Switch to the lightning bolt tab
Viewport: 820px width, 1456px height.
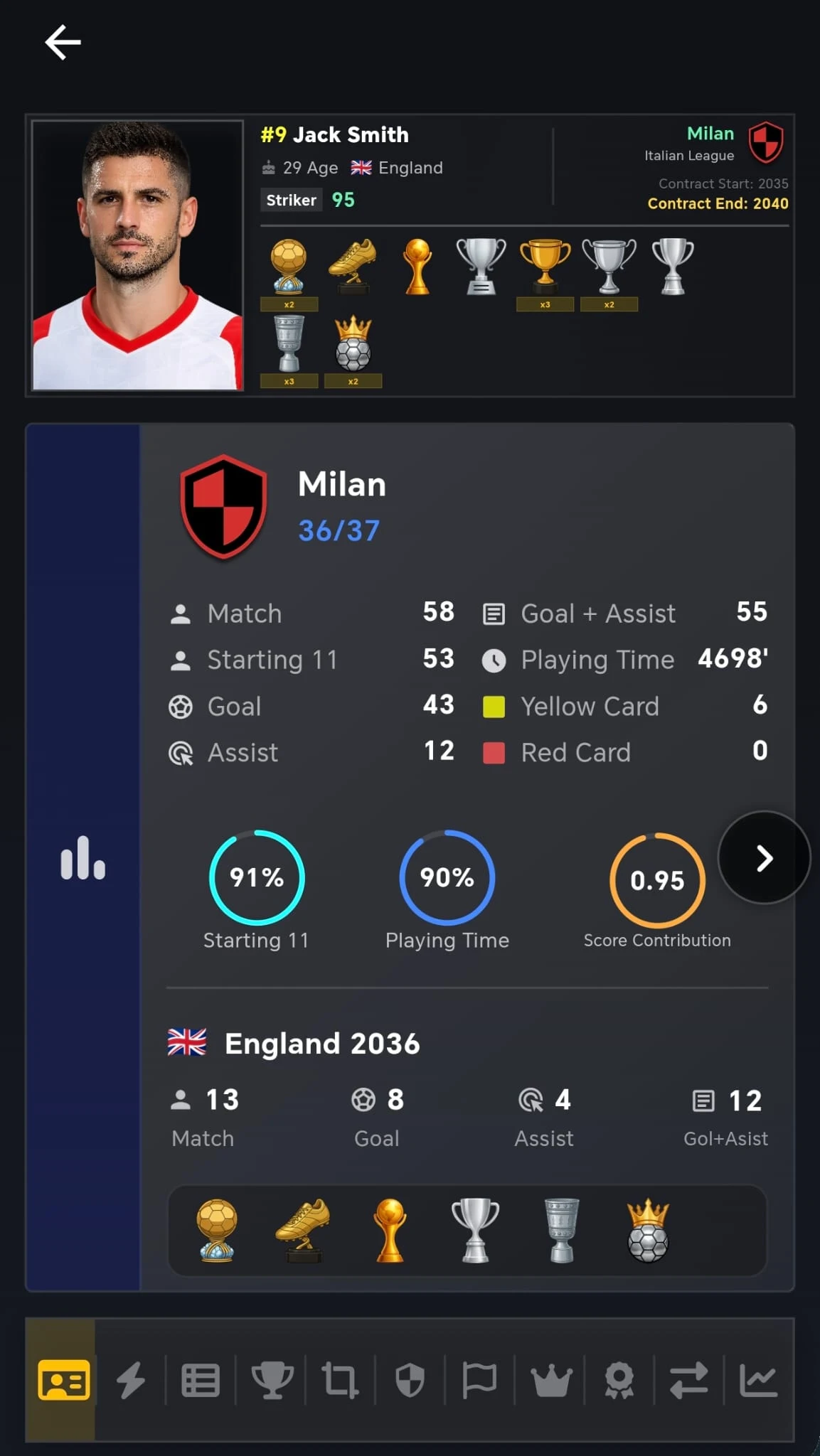(x=131, y=1380)
